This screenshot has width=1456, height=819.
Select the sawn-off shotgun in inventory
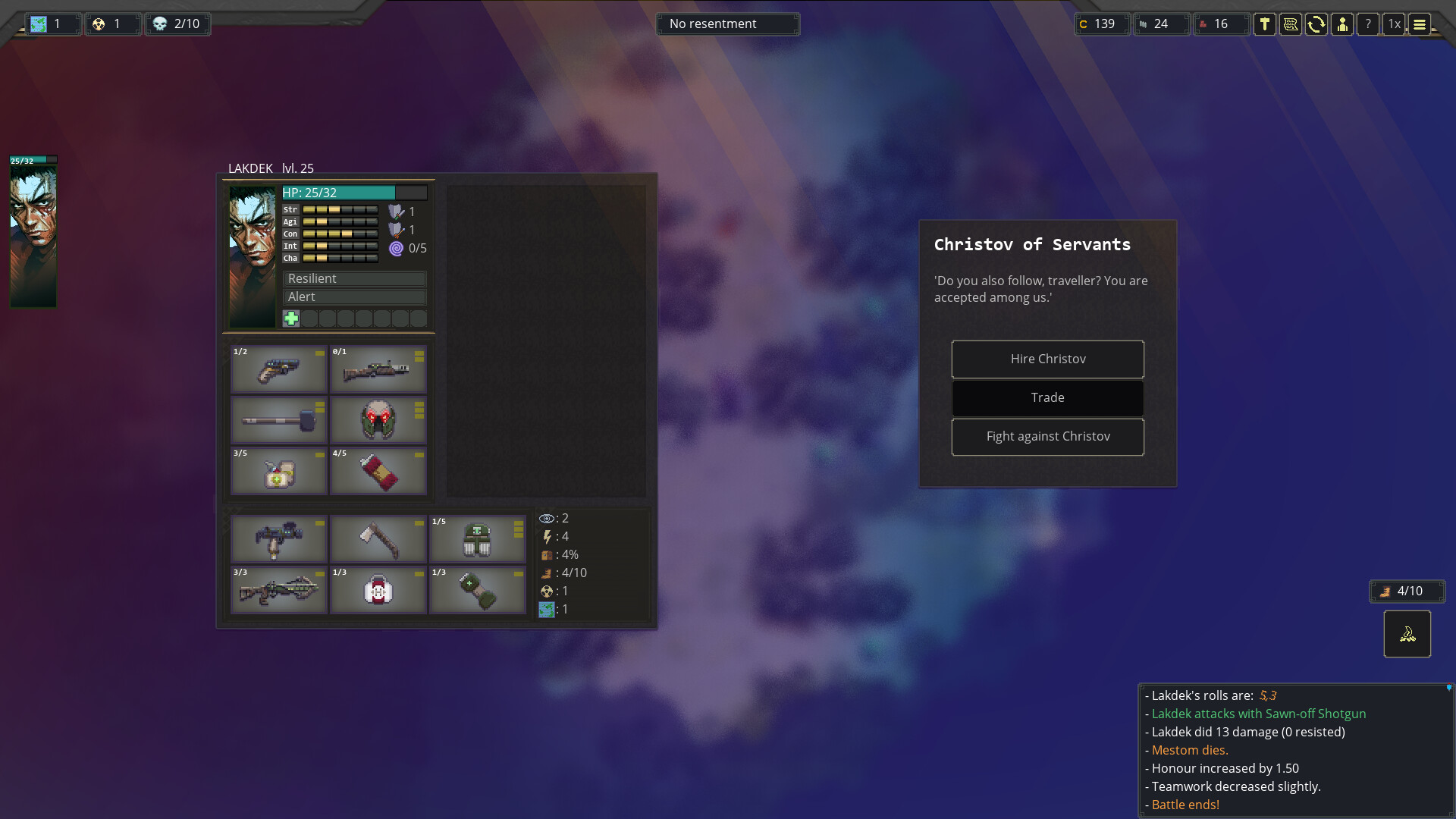coord(278,371)
